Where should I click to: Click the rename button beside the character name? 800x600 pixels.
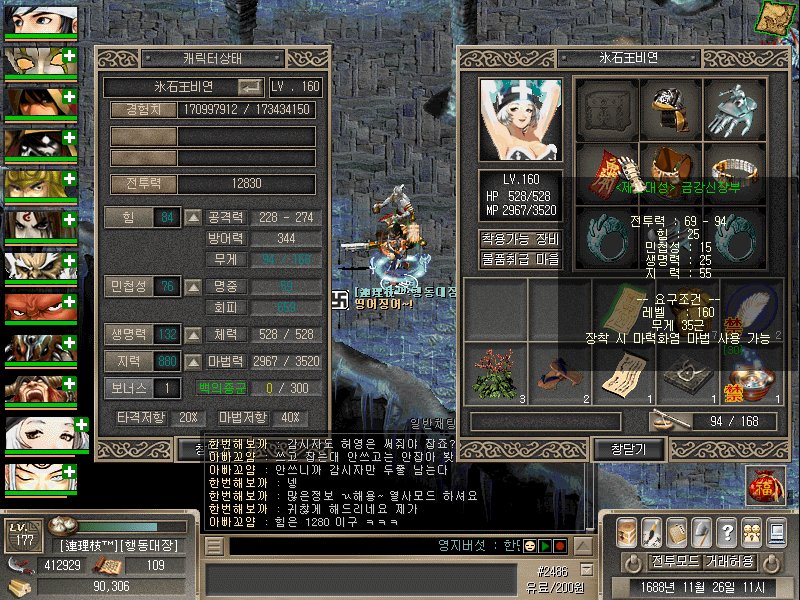pos(249,87)
